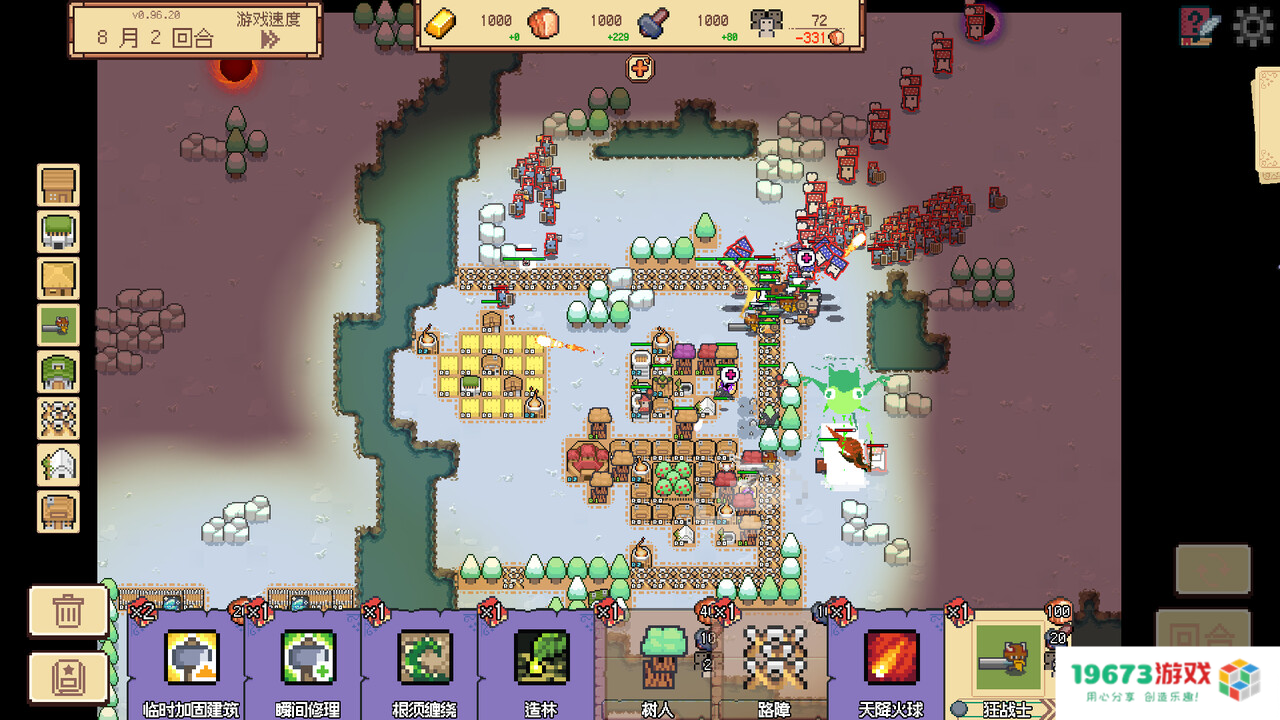Image resolution: width=1280 pixels, height=720 pixels.
Task: Select the wooden house building icon
Action: click(x=59, y=186)
